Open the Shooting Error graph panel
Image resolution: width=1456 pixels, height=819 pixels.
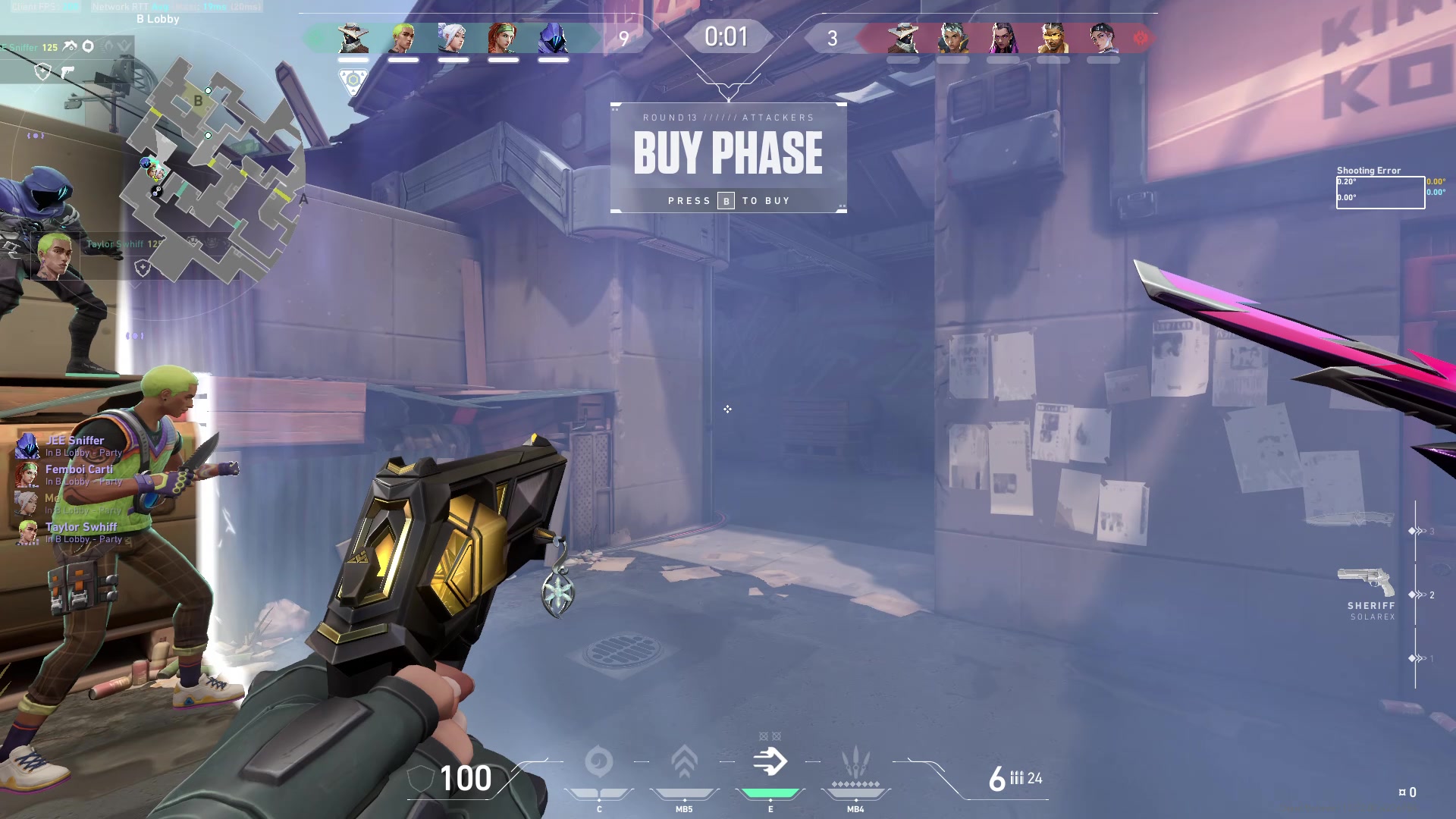click(x=1380, y=192)
